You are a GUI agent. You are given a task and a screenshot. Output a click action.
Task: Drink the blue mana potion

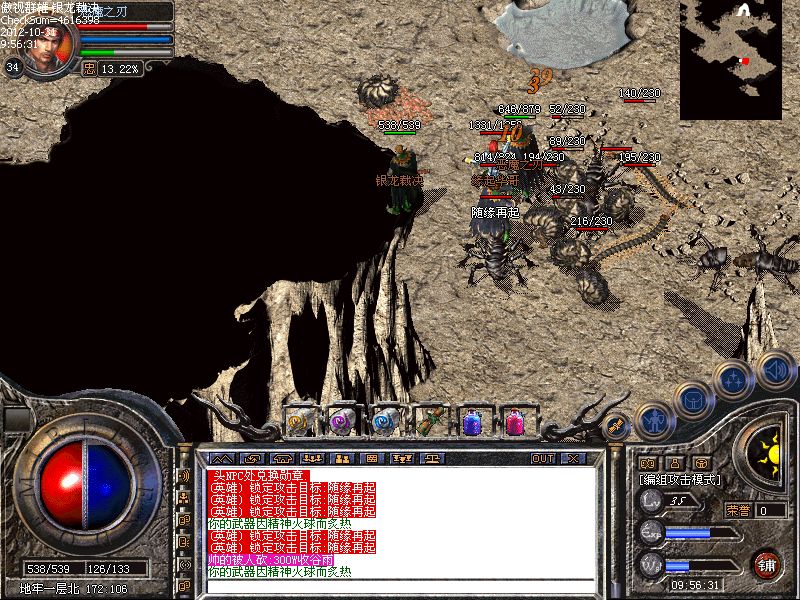pyautogui.click(x=472, y=421)
